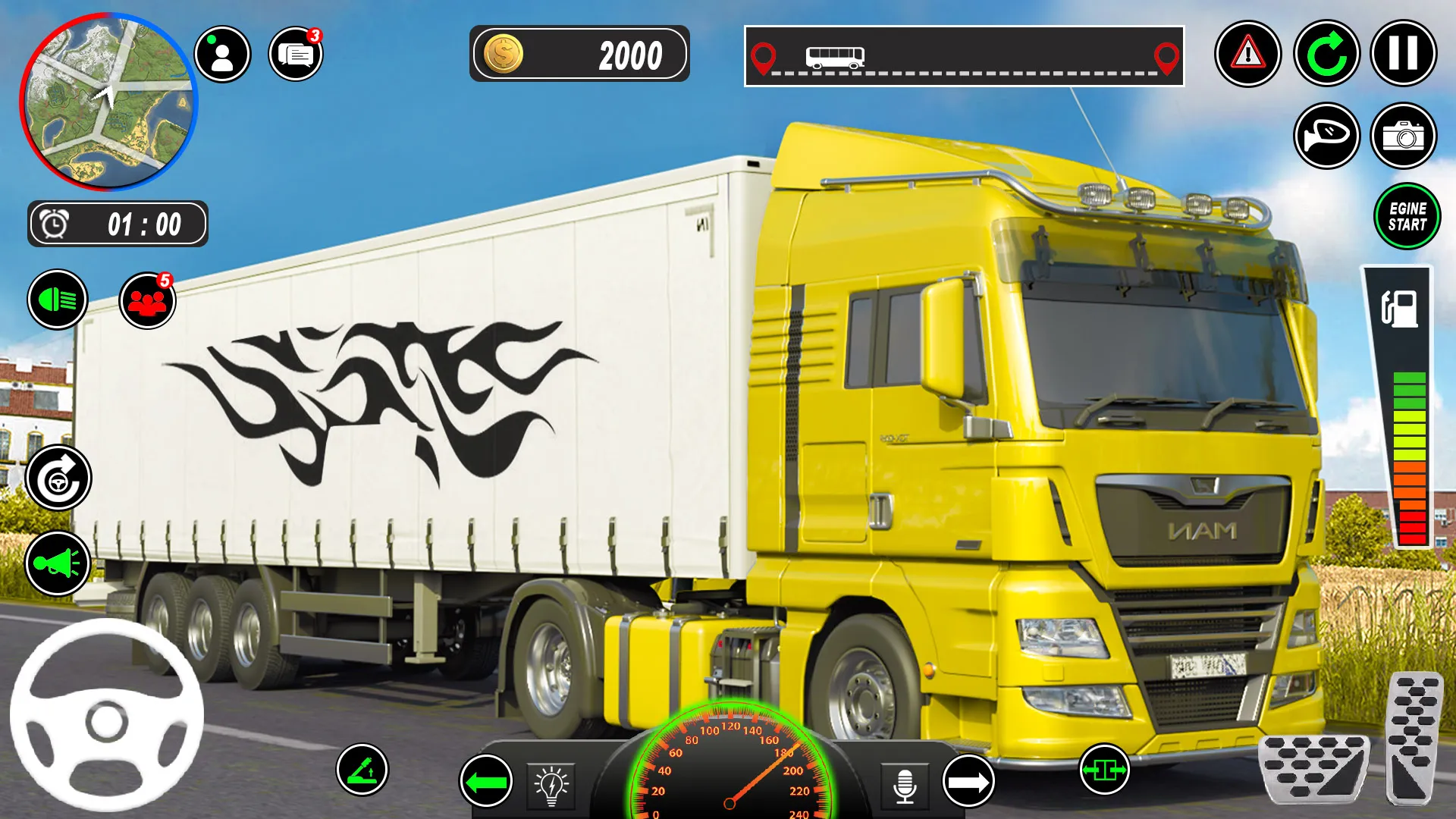Open the route progress bar destination marker
Screen dimensions: 1456x819
(1166, 57)
